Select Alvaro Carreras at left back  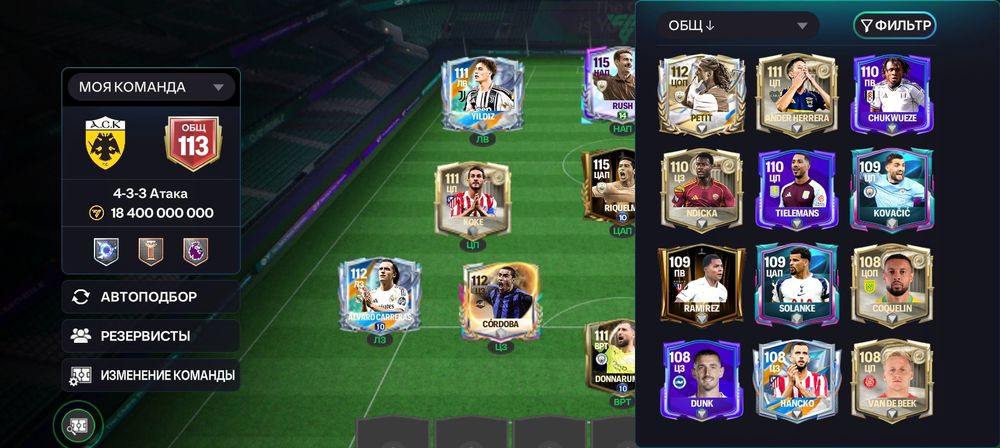(378, 300)
